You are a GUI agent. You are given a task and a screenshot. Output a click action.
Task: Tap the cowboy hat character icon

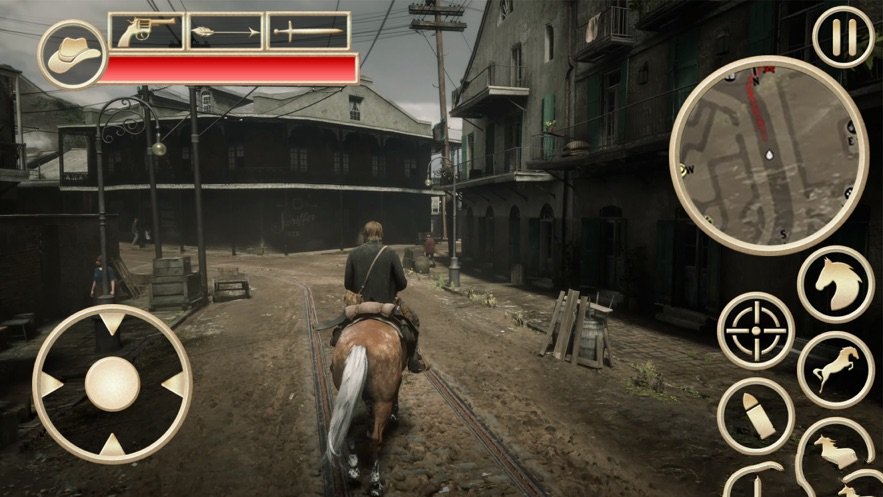click(x=72, y=54)
